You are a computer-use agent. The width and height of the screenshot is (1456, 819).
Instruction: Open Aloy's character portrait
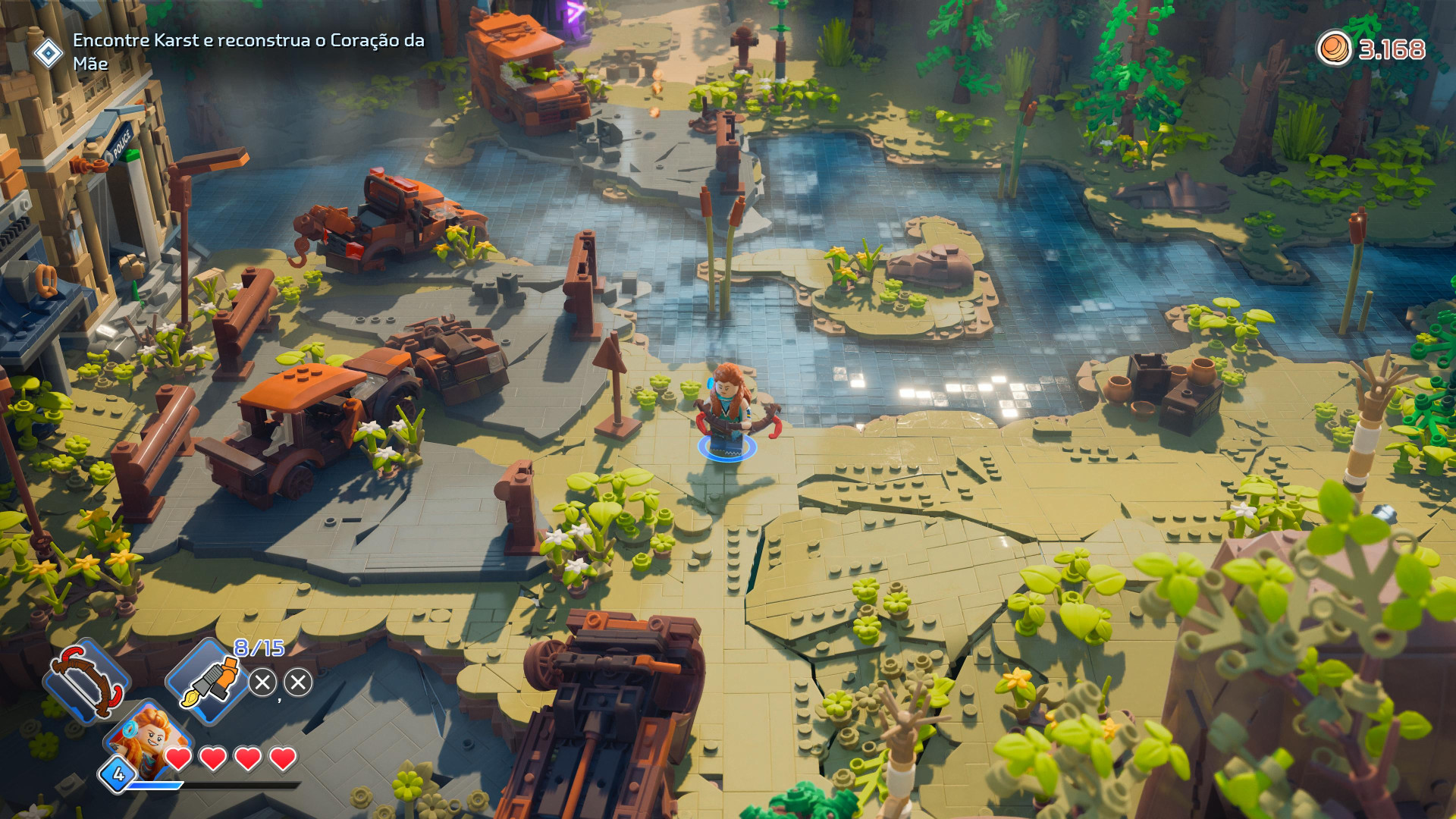point(149,738)
